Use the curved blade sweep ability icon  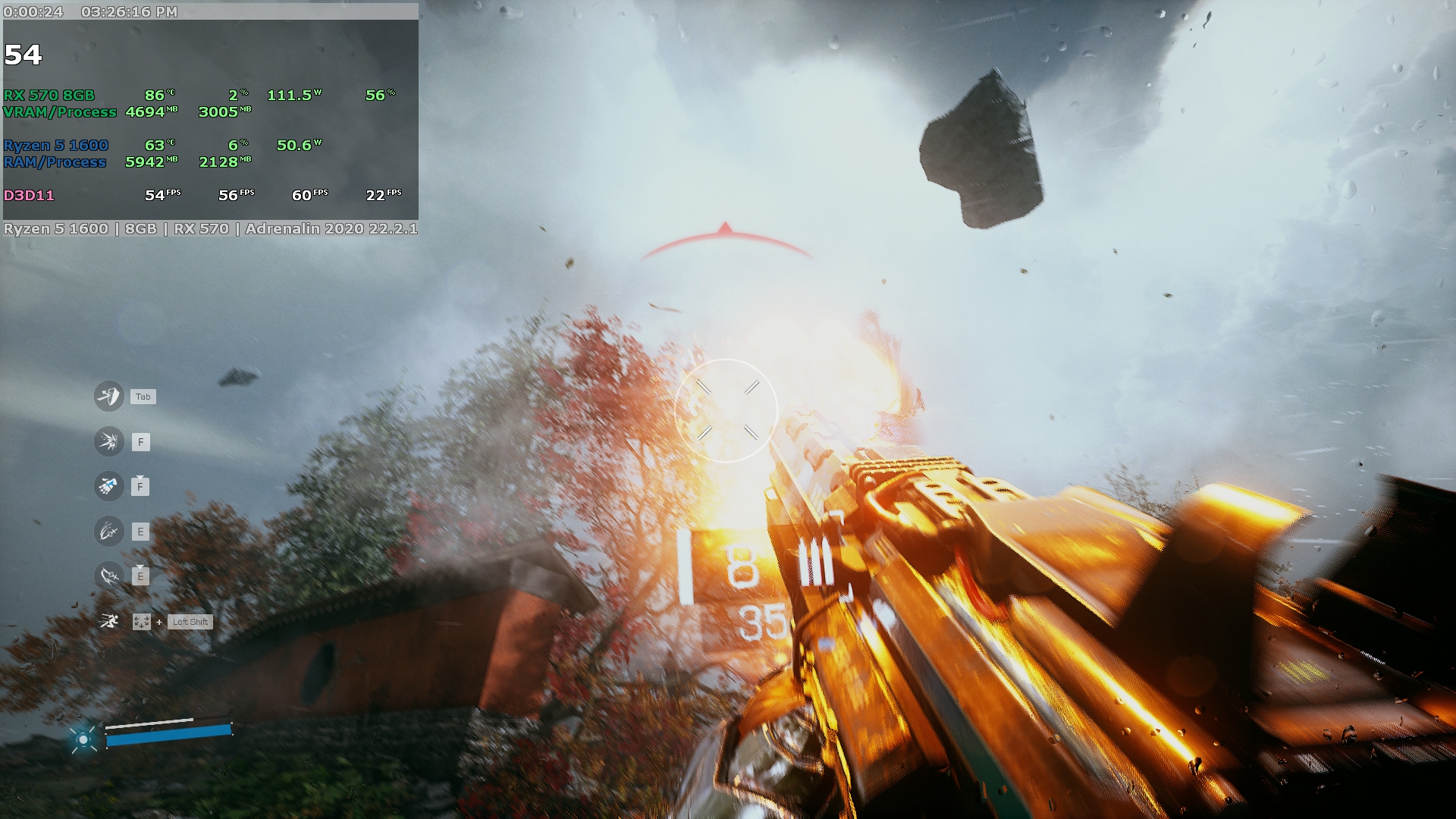click(x=108, y=576)
